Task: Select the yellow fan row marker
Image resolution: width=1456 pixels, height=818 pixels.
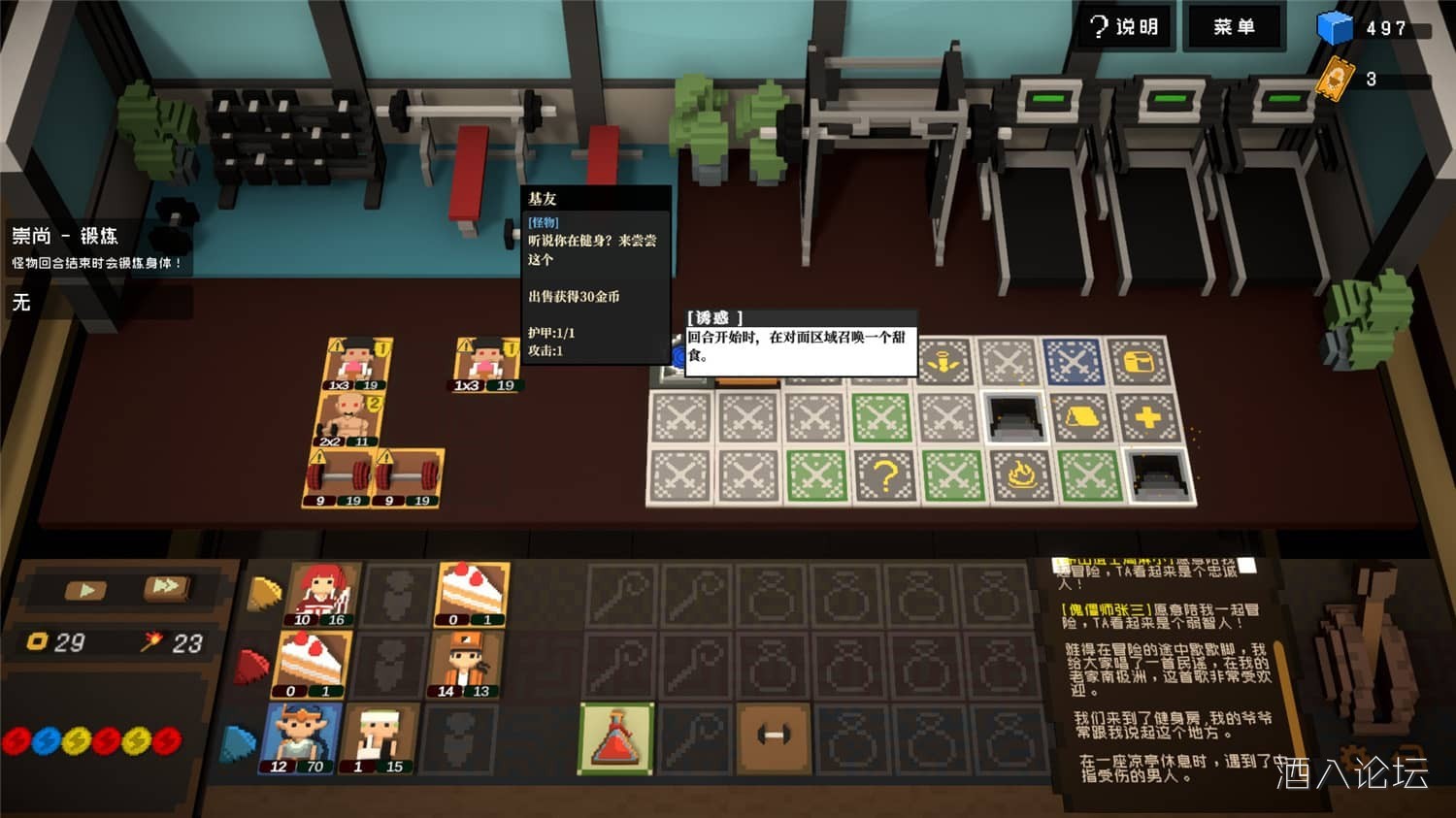Action: [x=264, y=593]
